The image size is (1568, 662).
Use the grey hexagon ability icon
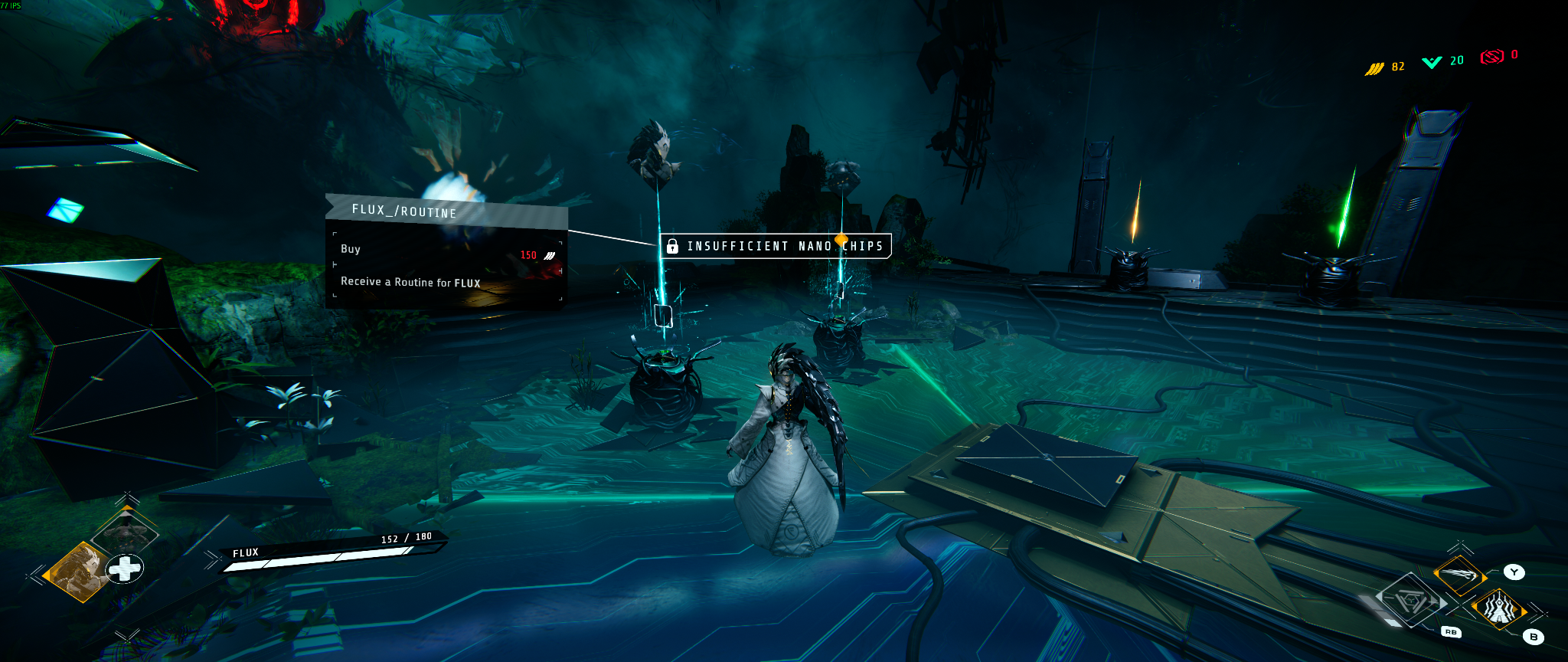[x=1410, y=602]
